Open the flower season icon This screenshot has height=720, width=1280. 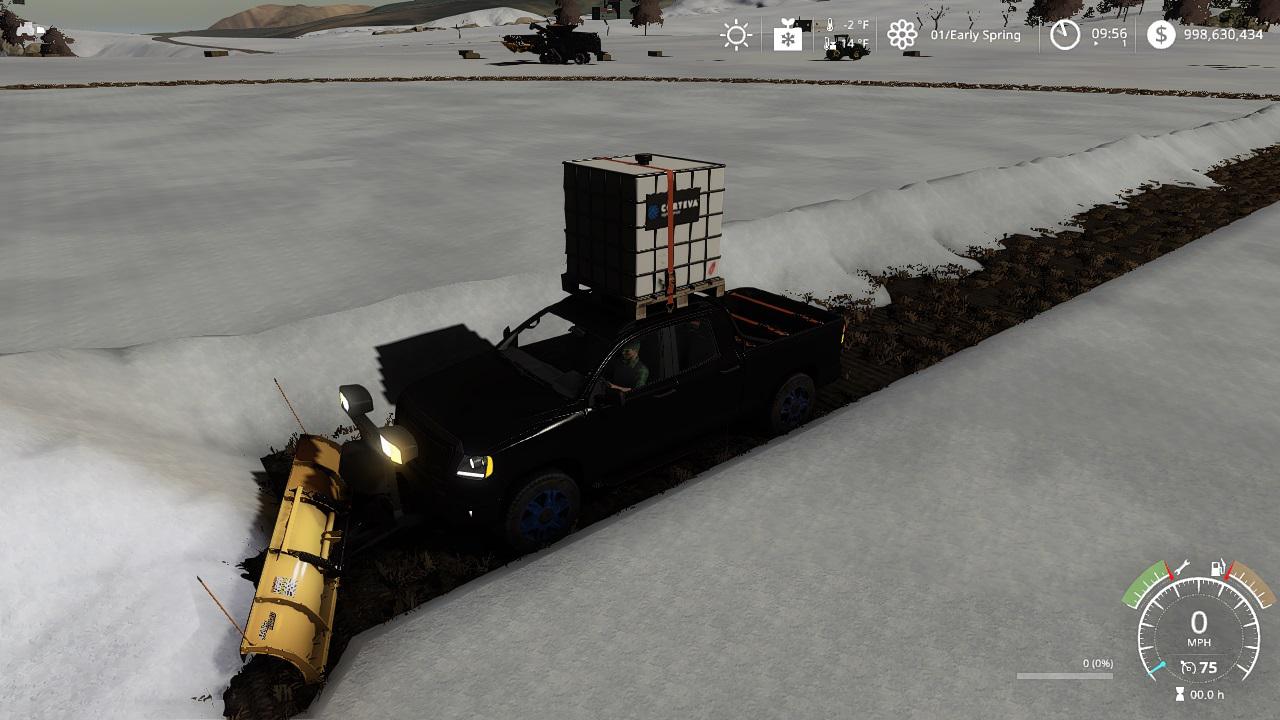pos(902,36)
